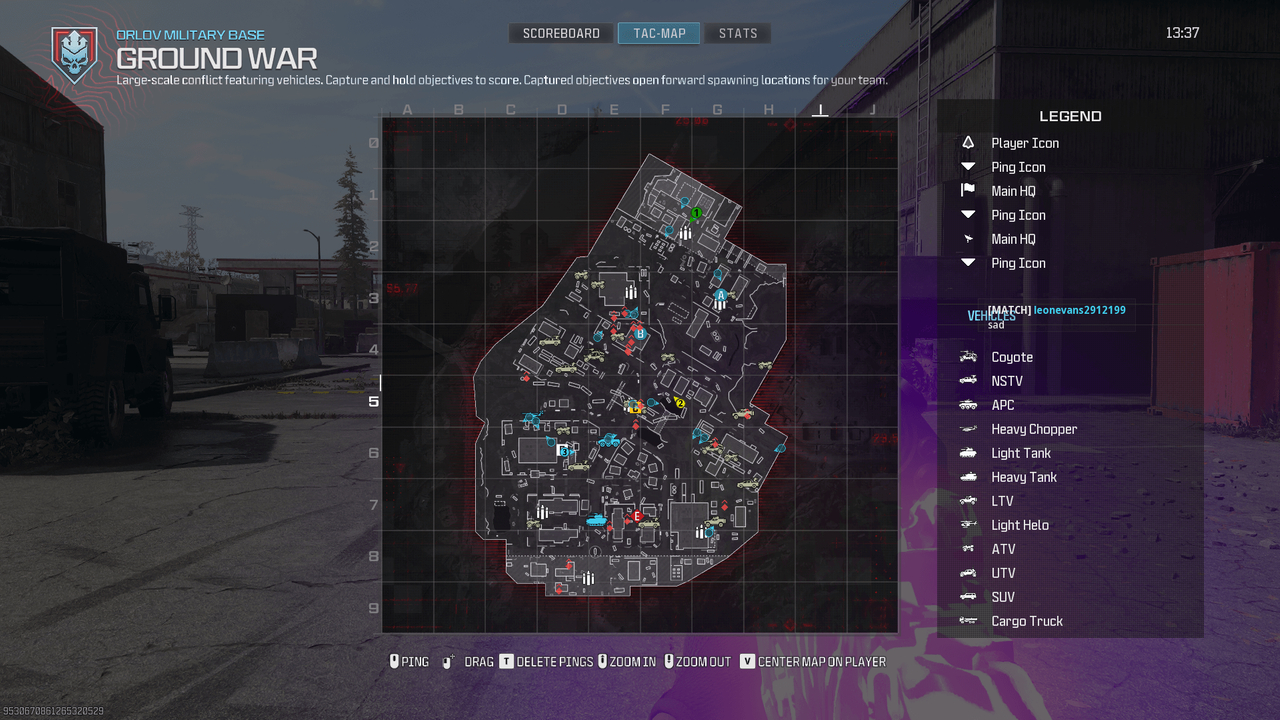This screenshot has width=1280, height=720.
Task: Open the STATS tab
Action: coord(737,32)
